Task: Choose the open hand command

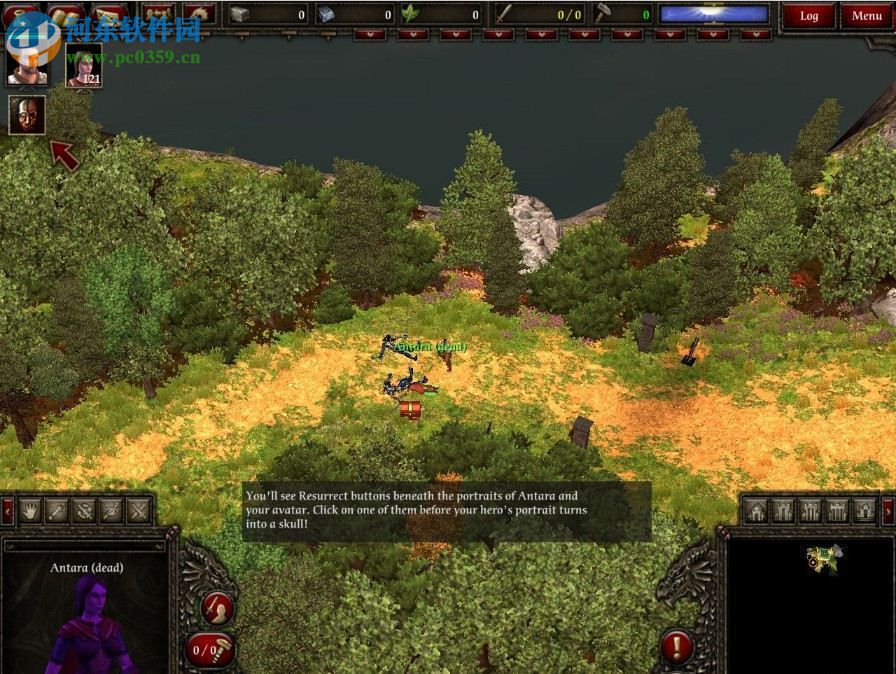Action: pyautogui.click(x=30, y=511)
